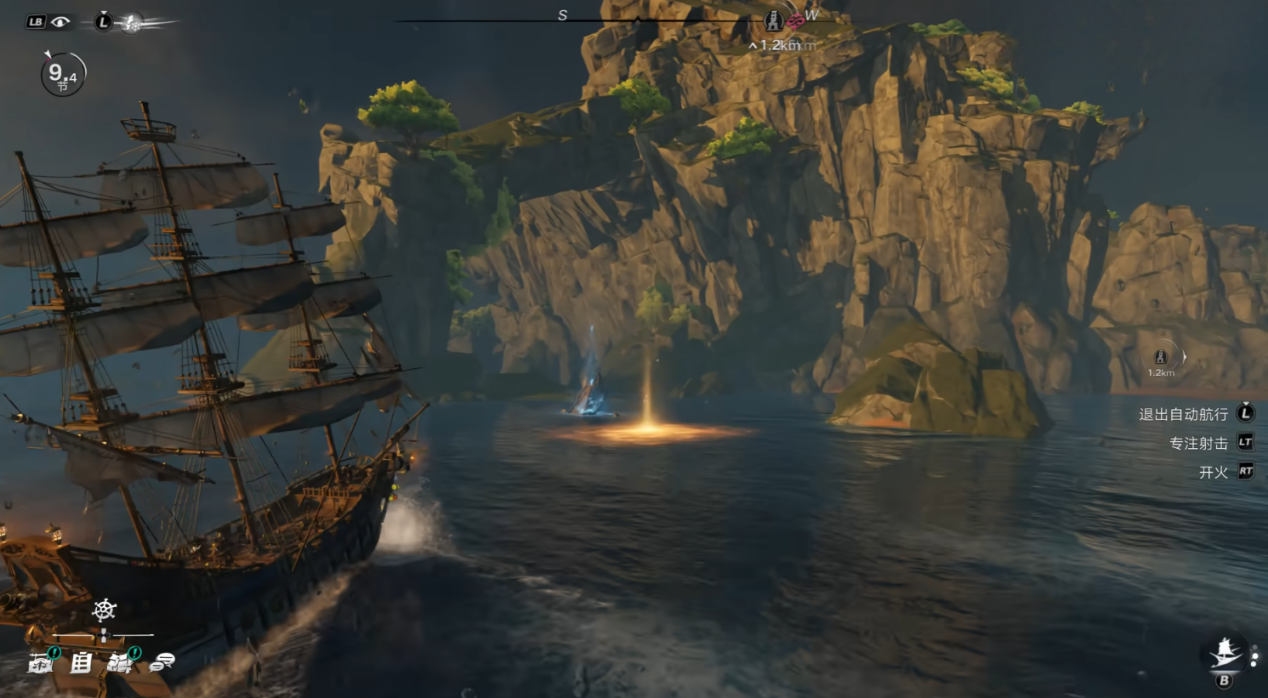Select the 1.2km lighthouse waypoint marker
This screenshot has width=1268, height=698.
coord(1161,356)
